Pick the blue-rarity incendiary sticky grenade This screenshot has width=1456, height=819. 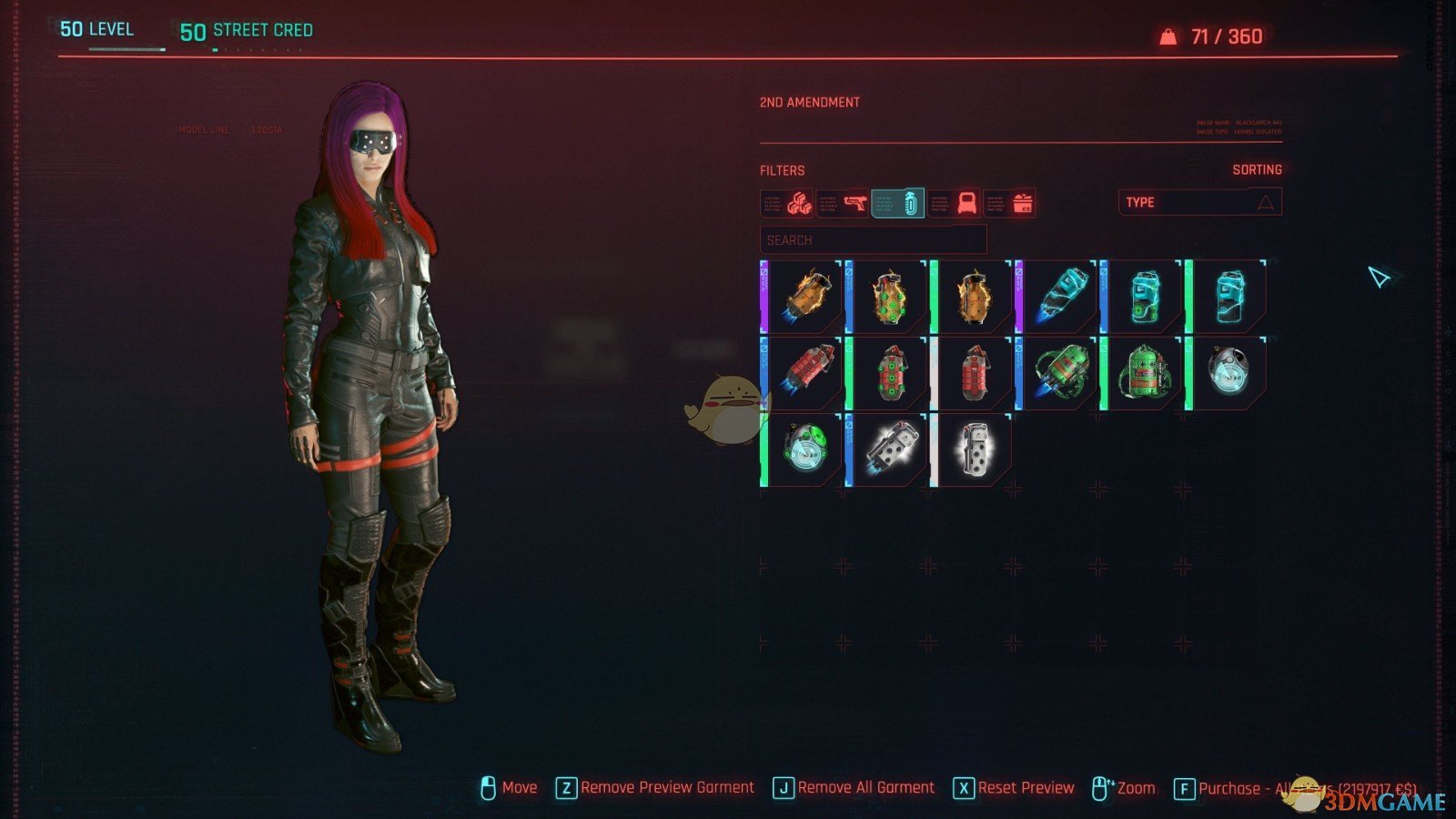pyautogui.click(x=888, y=297)
